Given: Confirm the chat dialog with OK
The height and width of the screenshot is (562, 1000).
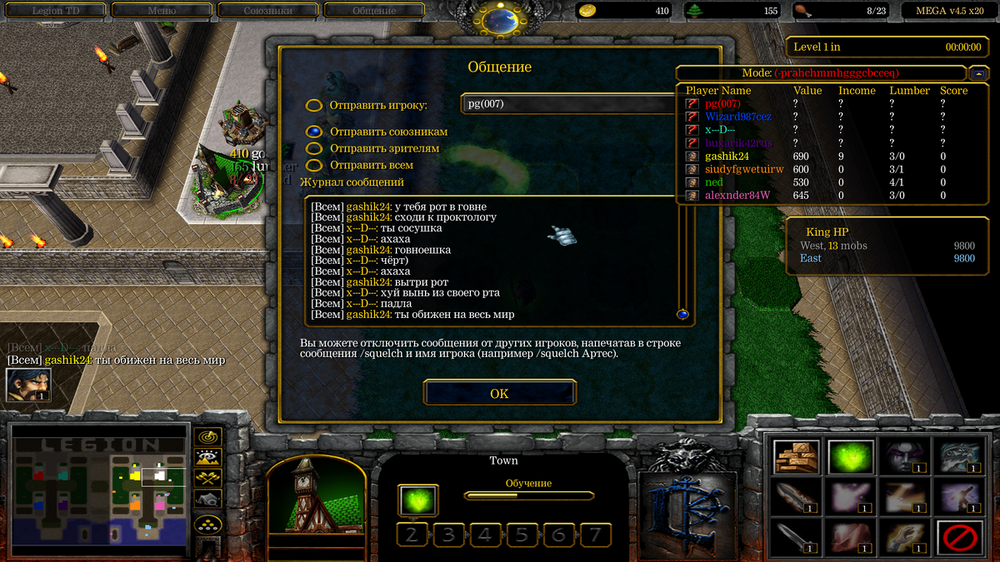Looking at the screenshot, I should pyautogui.click(x=499, y=393).
